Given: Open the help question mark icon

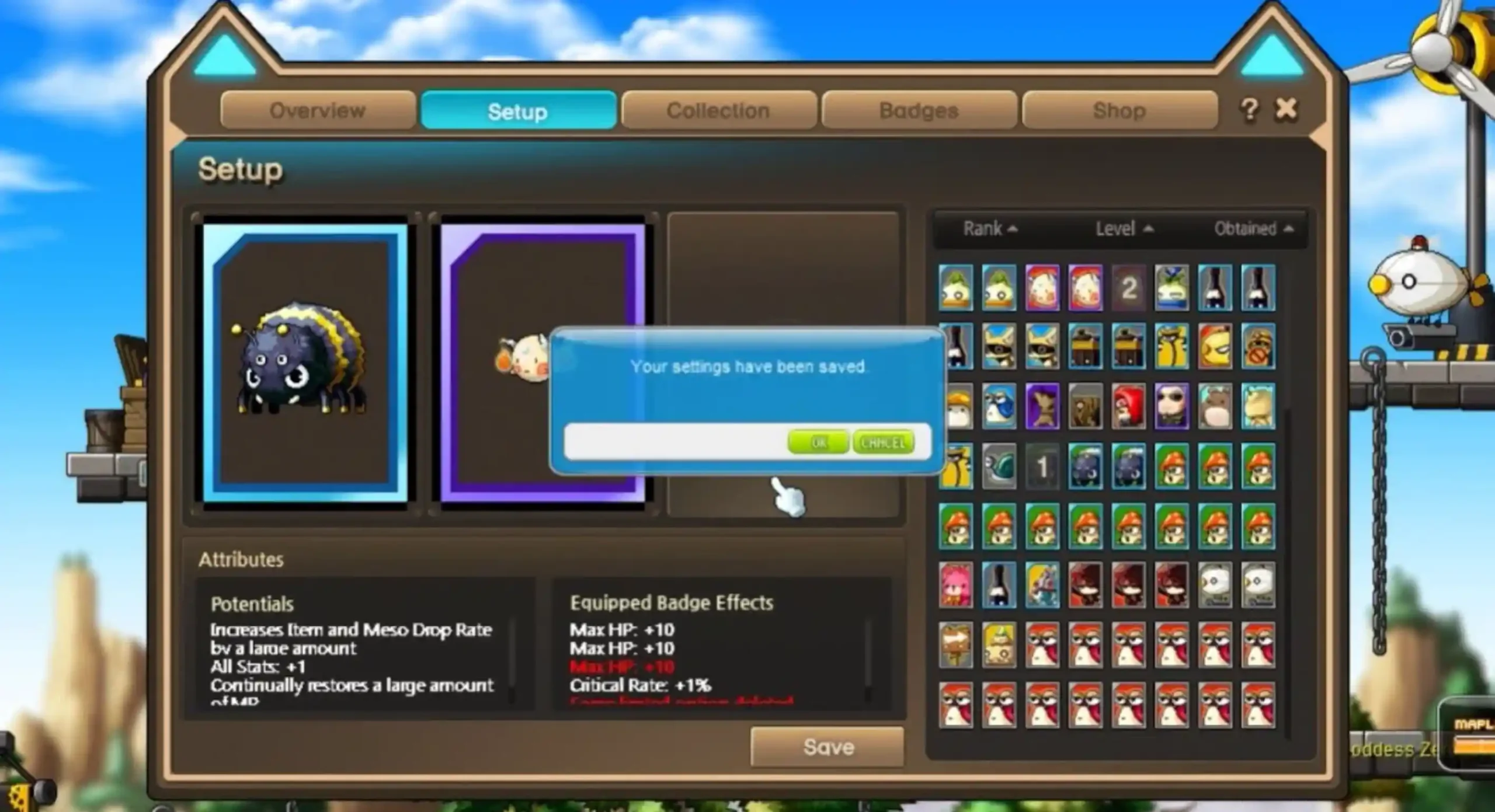Looking at the screenshot, I should pos(1249,110).
